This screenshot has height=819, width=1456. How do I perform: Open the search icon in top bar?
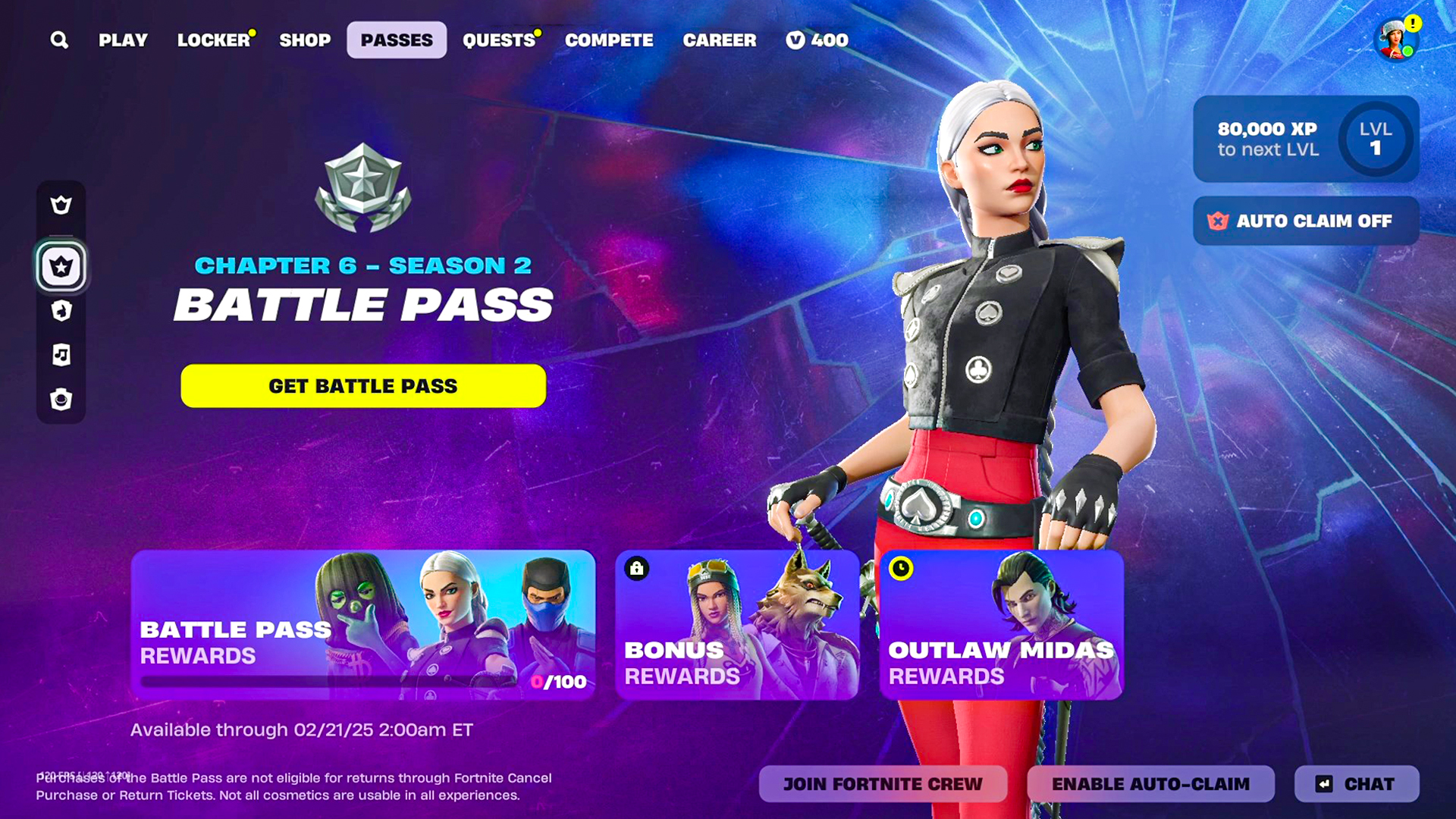click(59, 40)
